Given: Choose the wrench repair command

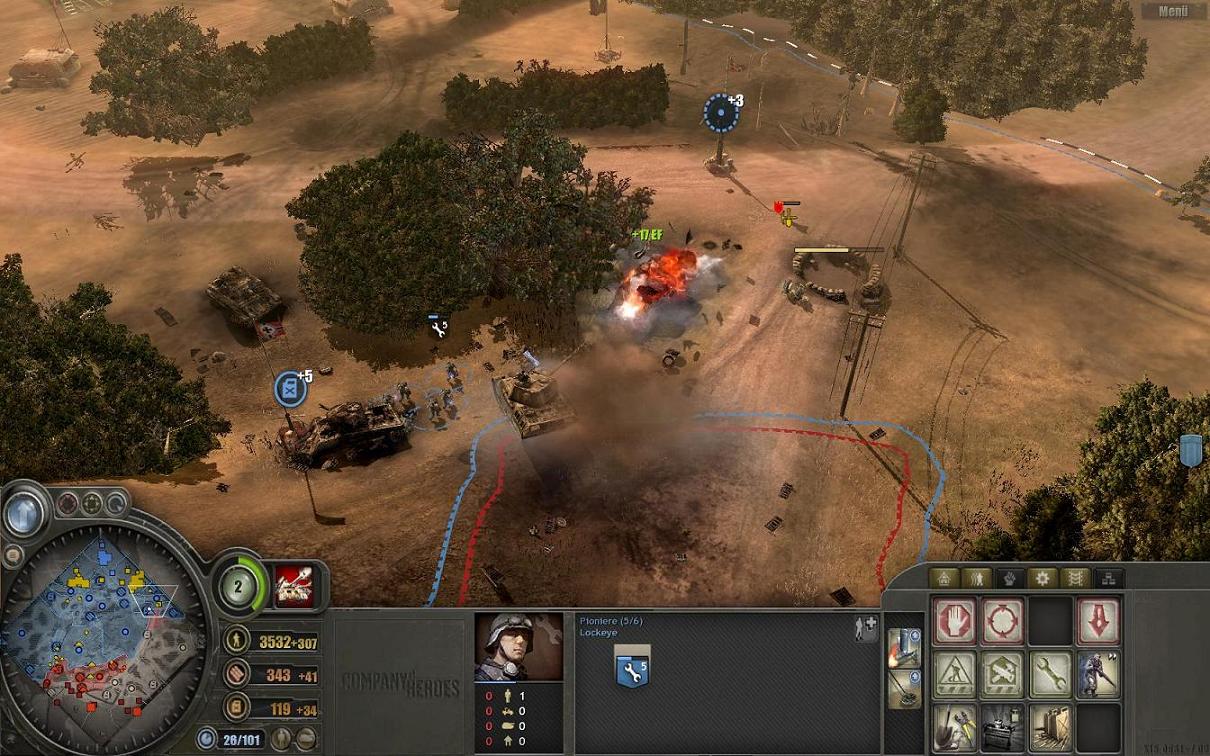Looking at the screenshot, I should click(x=1050, y=675).
